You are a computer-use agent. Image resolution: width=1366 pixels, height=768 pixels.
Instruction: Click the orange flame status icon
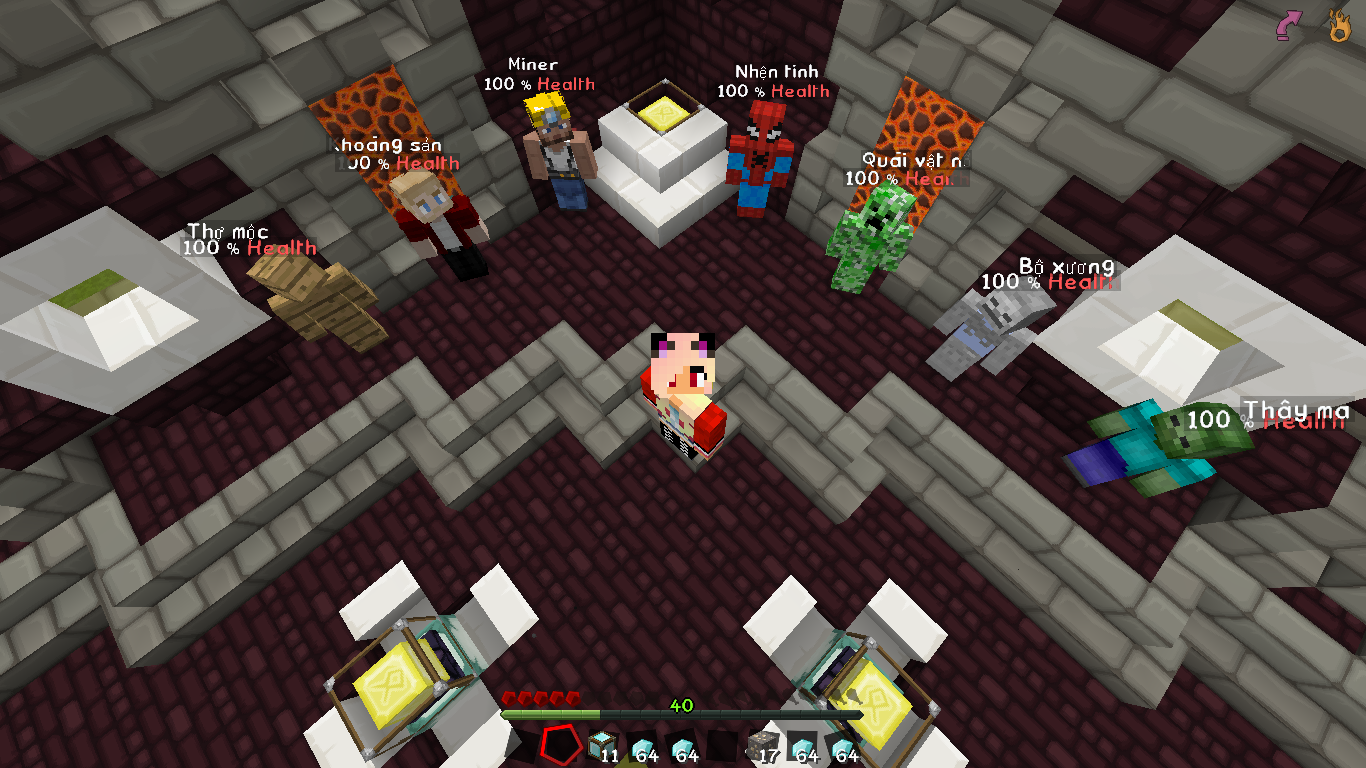pyautogui.click(x=1338, y=26)
